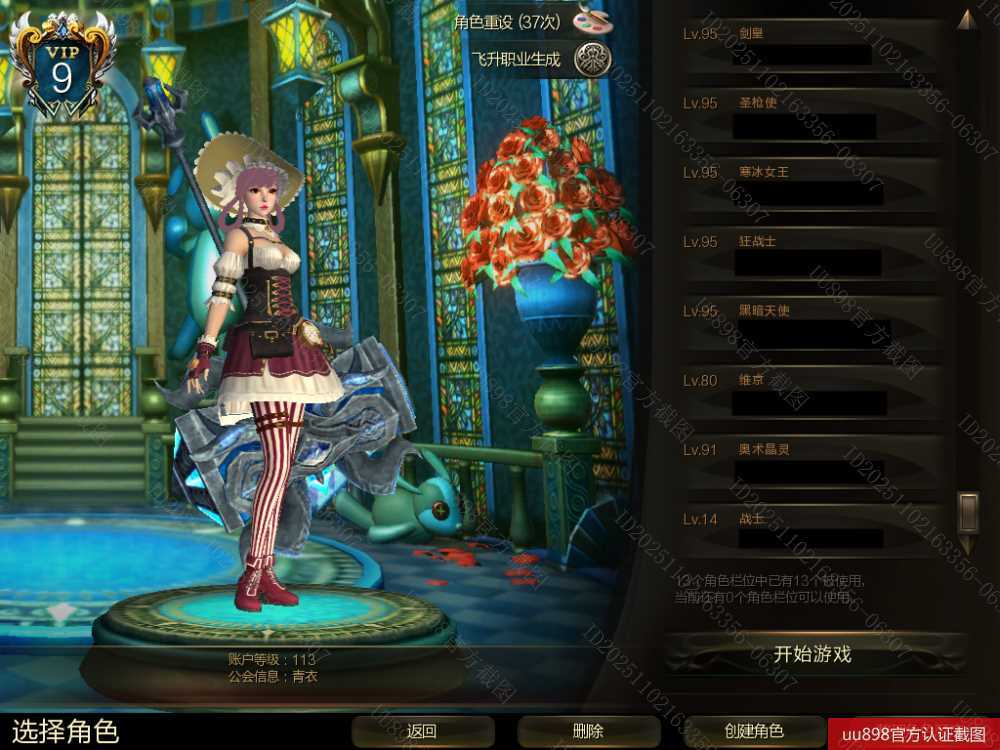Delete character with 删除 button

point(588,731)
